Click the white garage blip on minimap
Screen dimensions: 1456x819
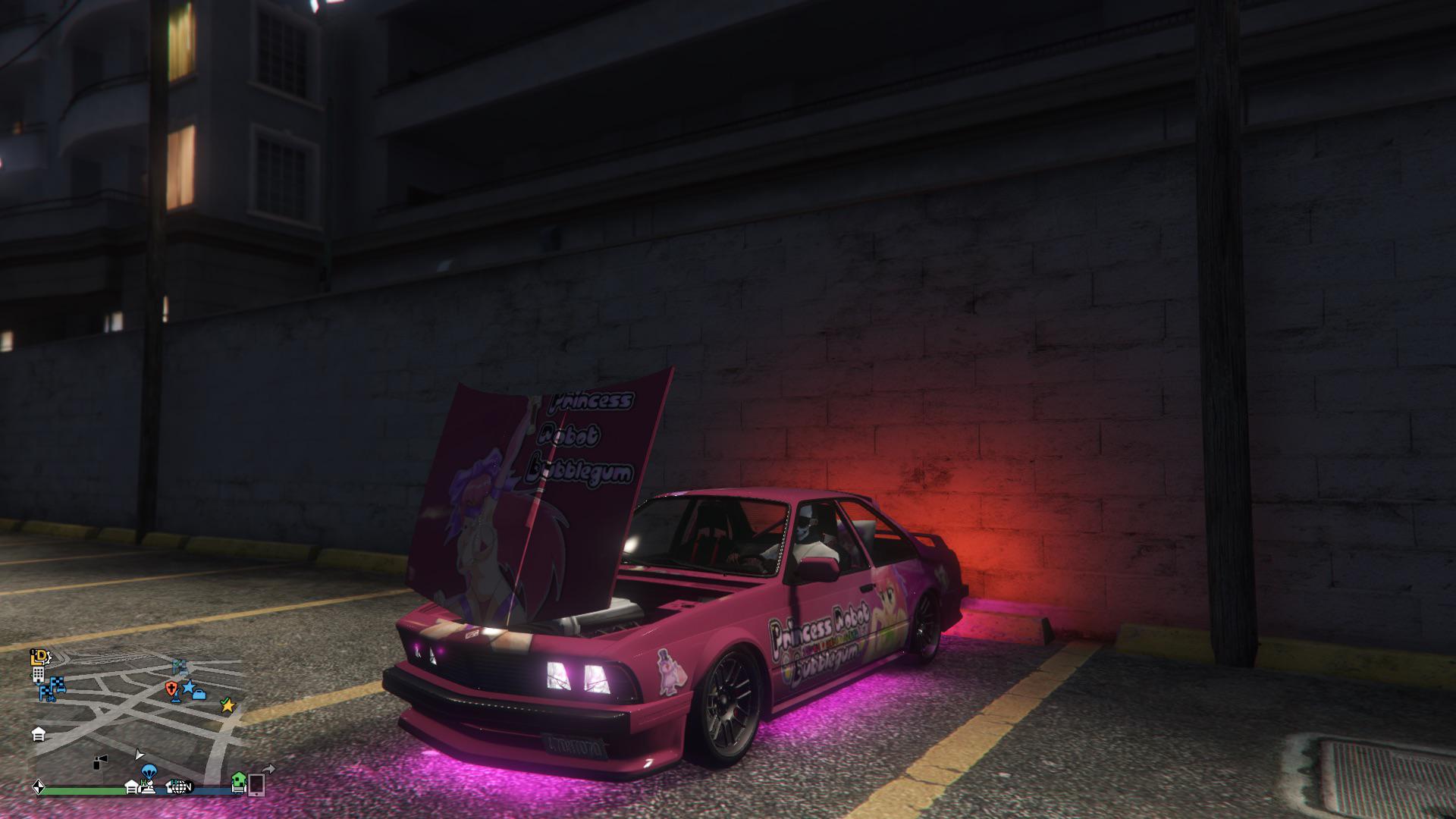pos(39,734)
